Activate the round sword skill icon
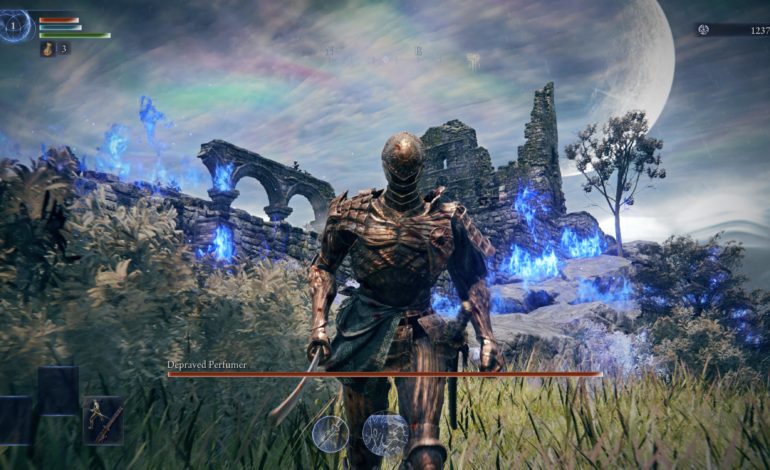The height and width of the screenshot is (470, 770). [x=330, y=433]
